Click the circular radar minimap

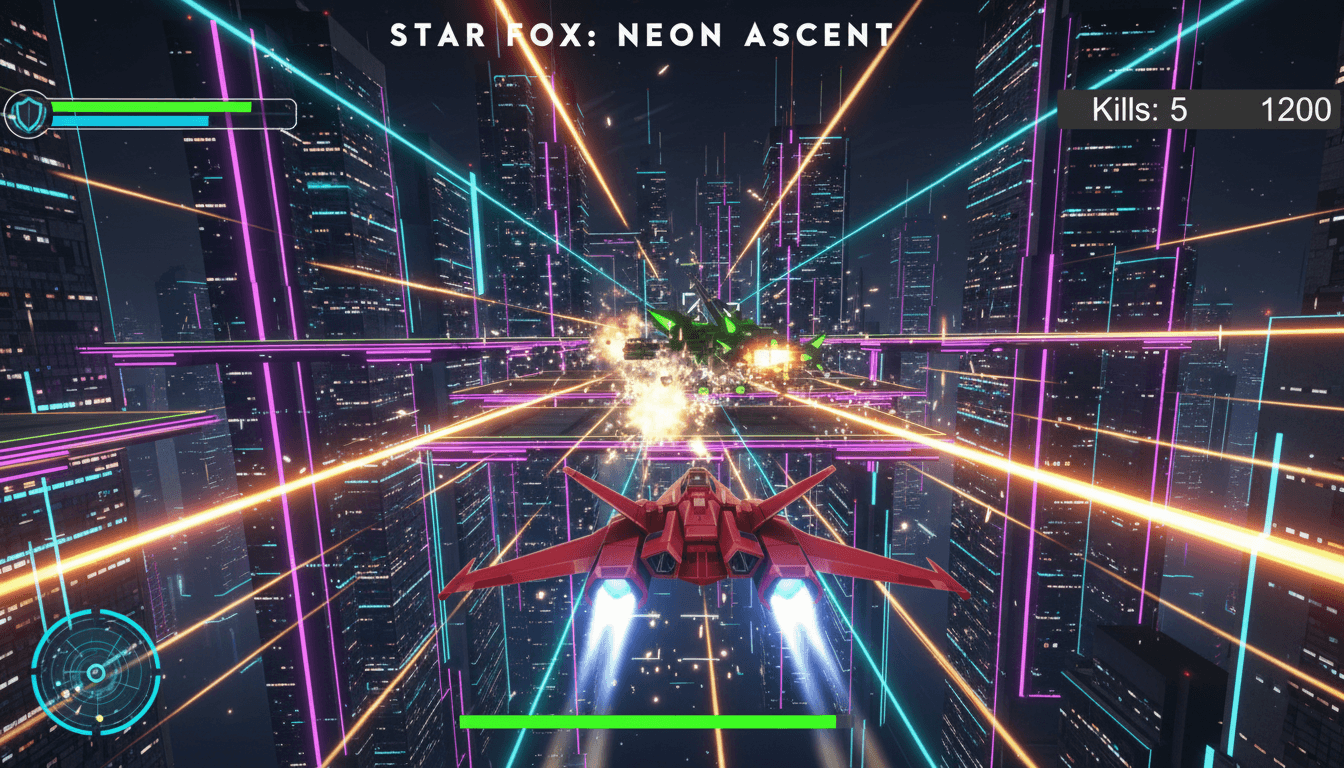[95, 672]
